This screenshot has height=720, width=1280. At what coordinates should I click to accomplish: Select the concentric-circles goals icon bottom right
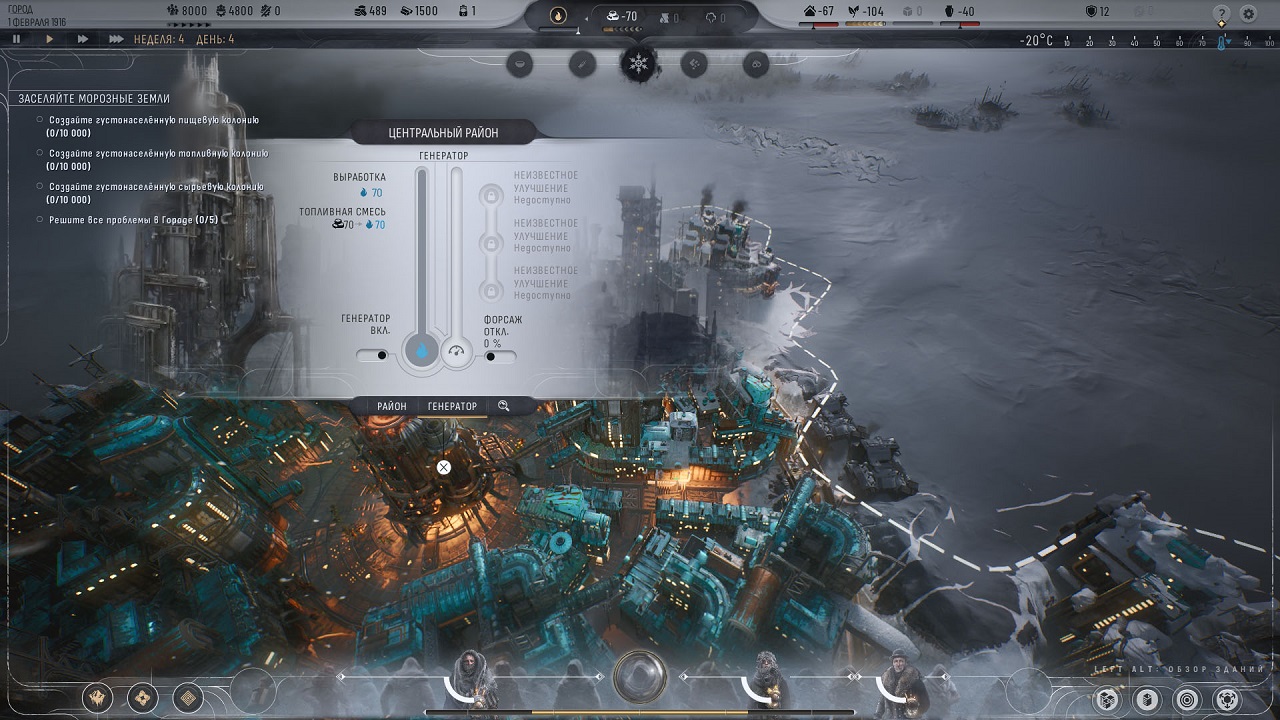(1186, 699)
